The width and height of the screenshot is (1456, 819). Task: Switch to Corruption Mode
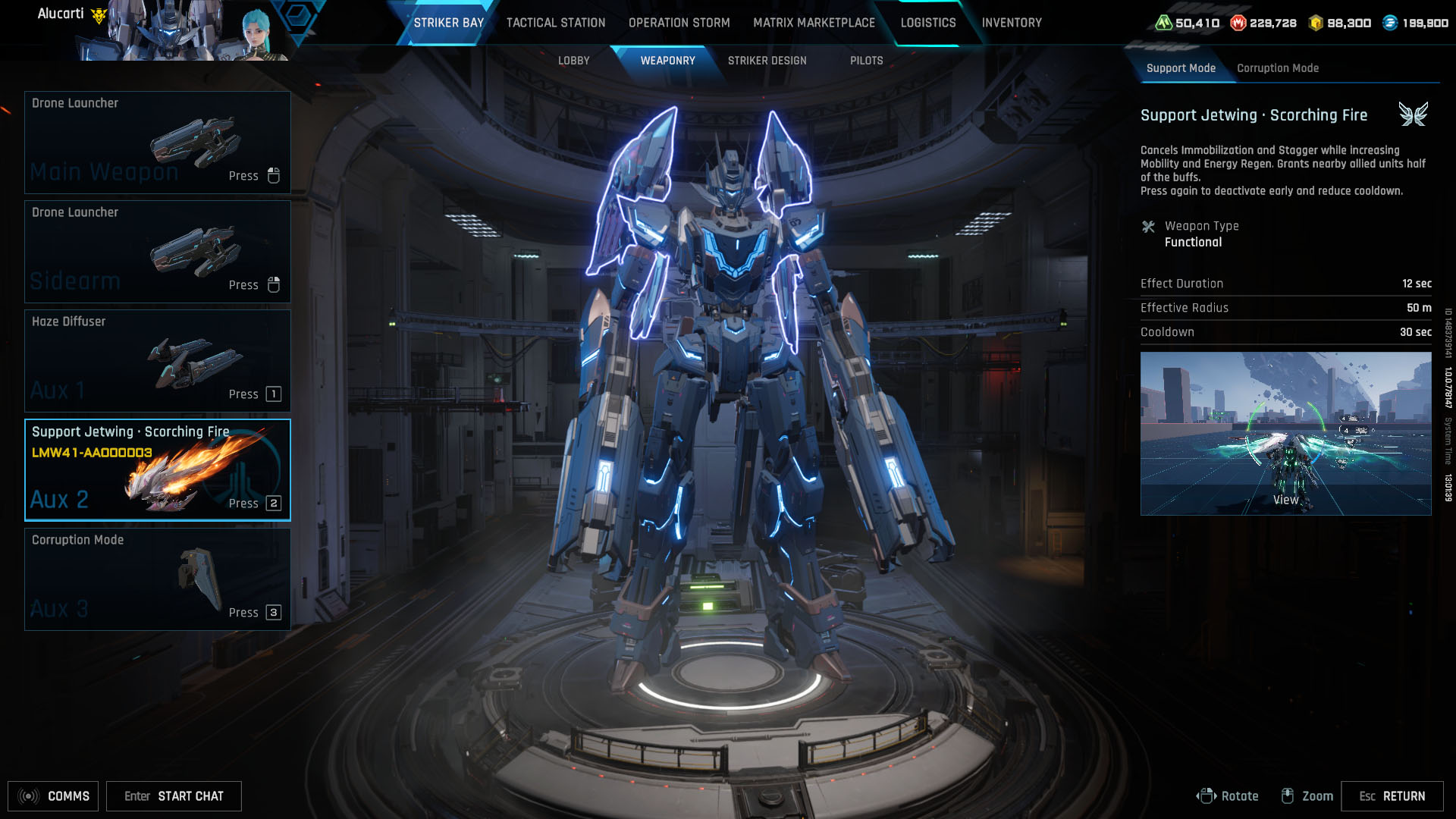coord(1278,68)
